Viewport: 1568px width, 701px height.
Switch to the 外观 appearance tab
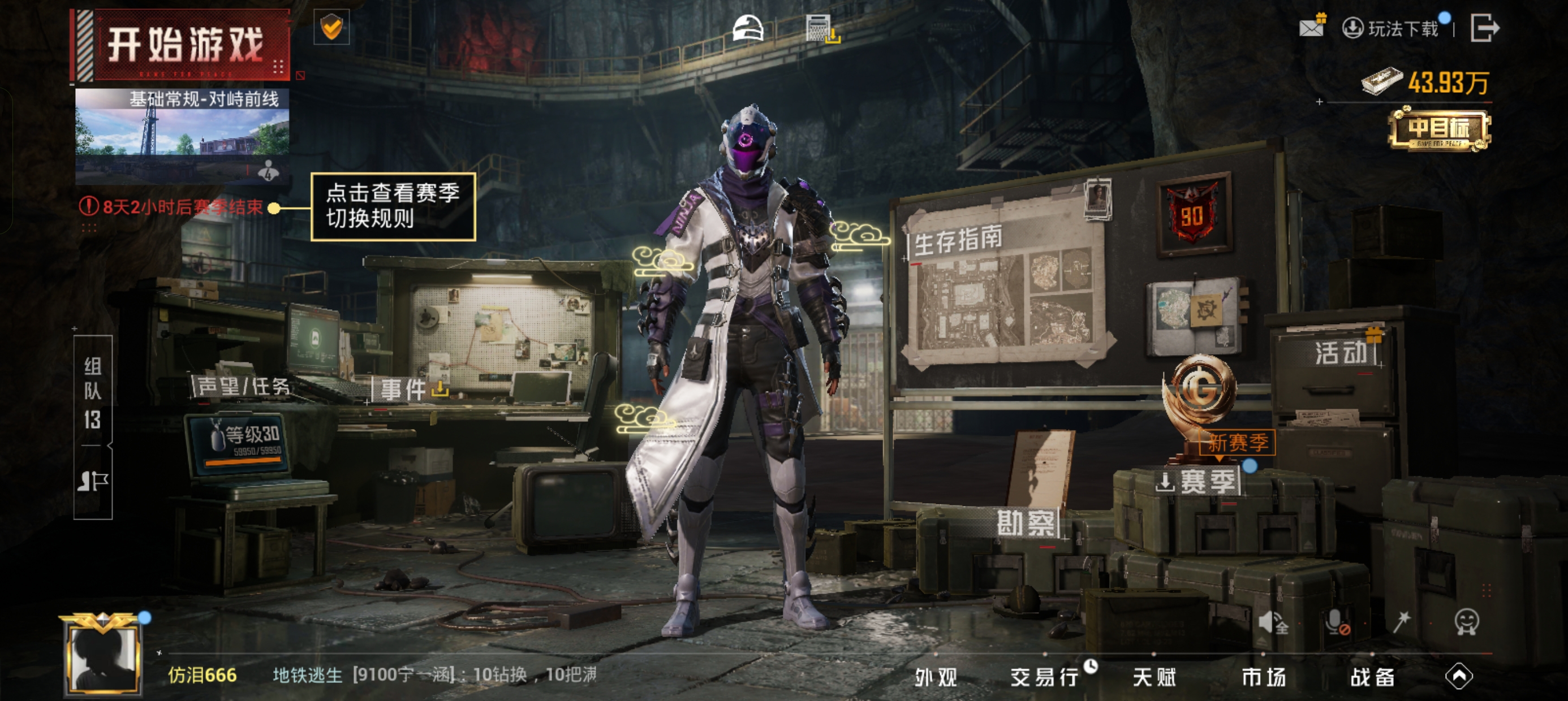936,677
